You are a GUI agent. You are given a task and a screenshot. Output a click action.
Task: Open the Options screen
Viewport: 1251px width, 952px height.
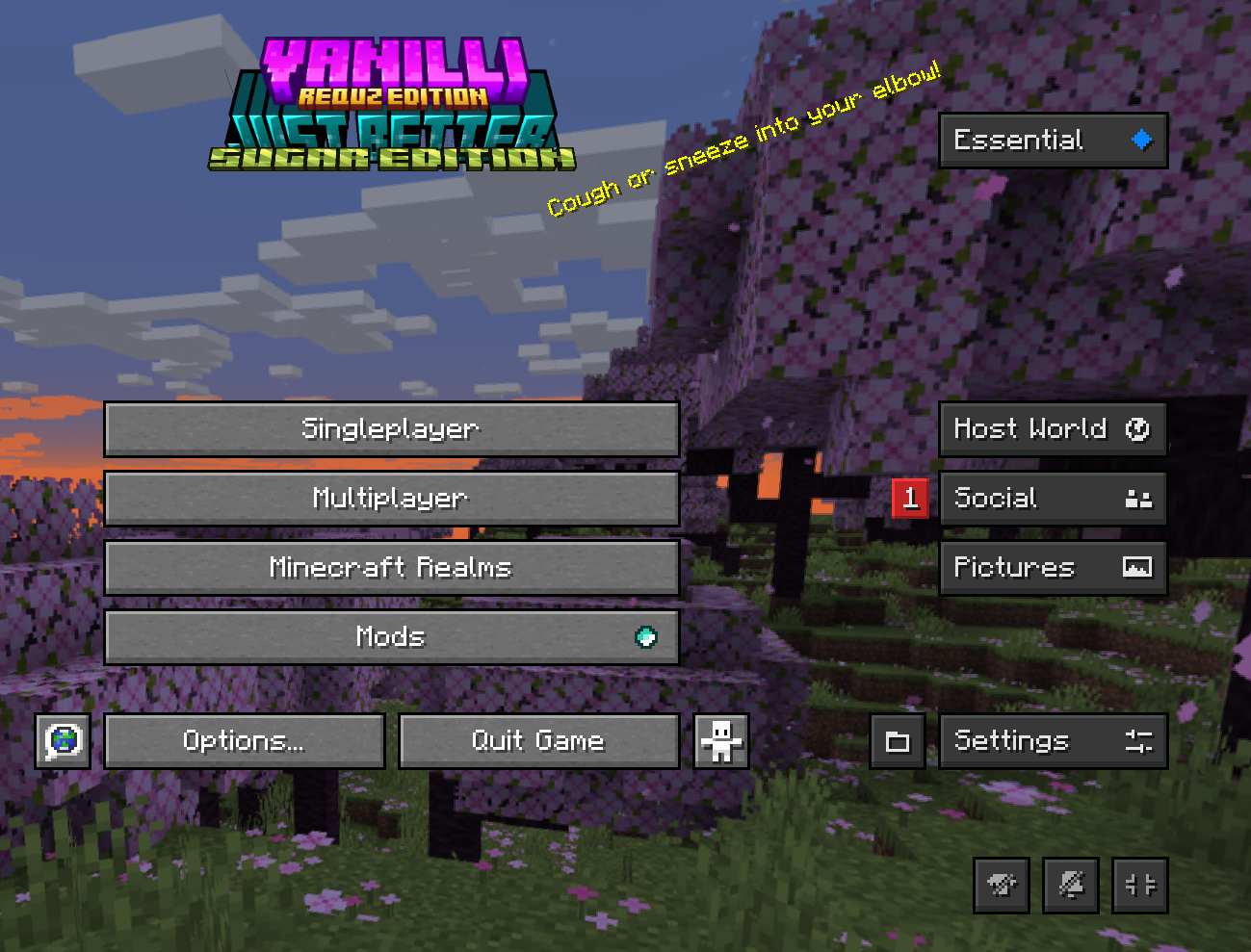coord(245,741)
